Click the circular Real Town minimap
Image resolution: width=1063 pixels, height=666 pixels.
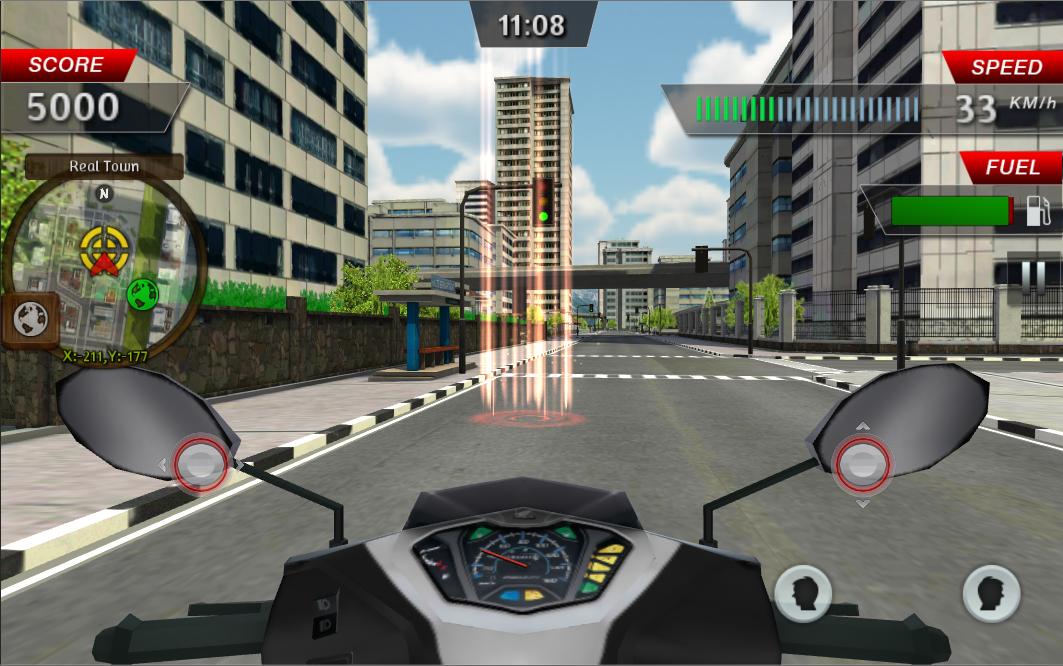[x=104, y=262]
